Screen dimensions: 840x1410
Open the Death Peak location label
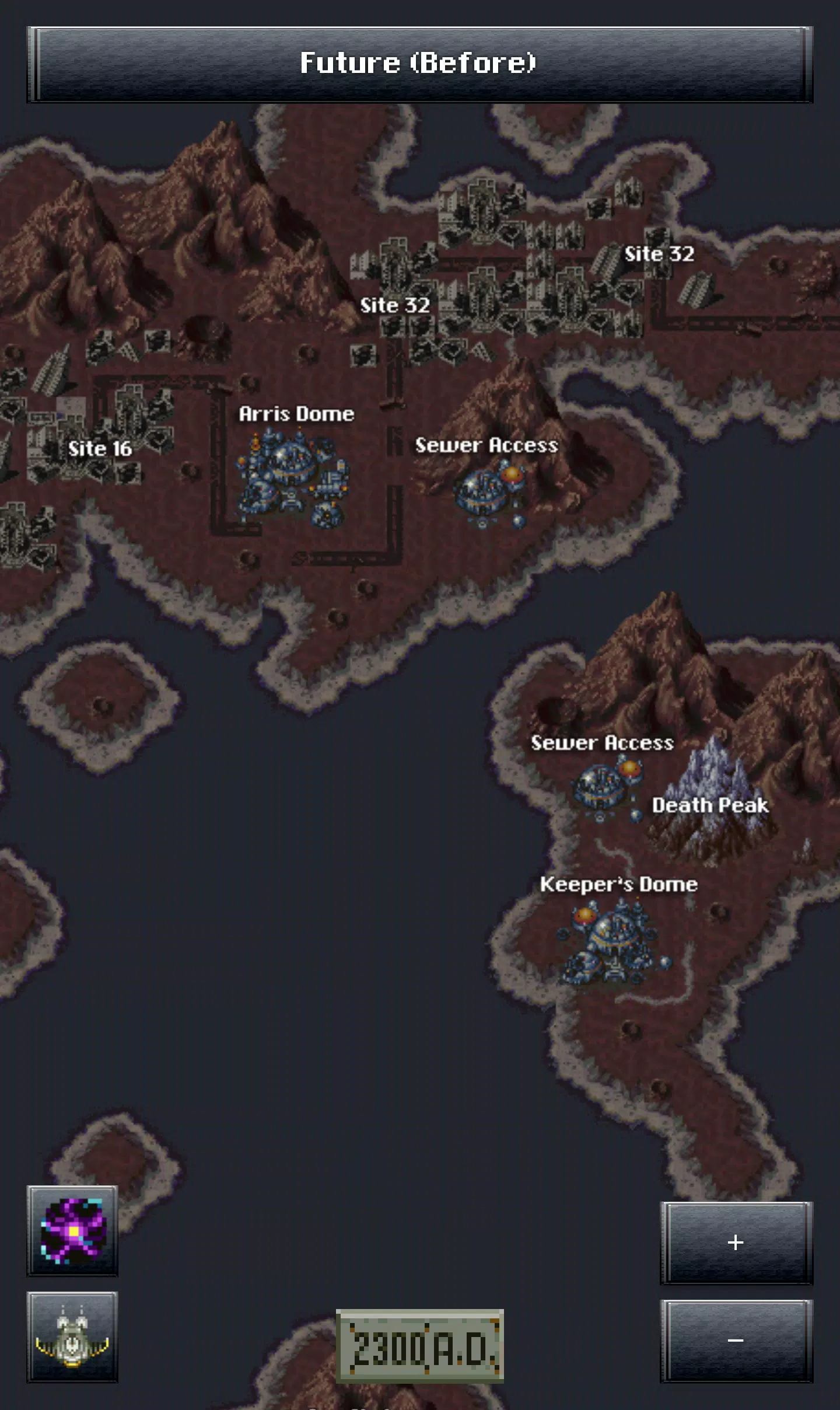(710, 805)
